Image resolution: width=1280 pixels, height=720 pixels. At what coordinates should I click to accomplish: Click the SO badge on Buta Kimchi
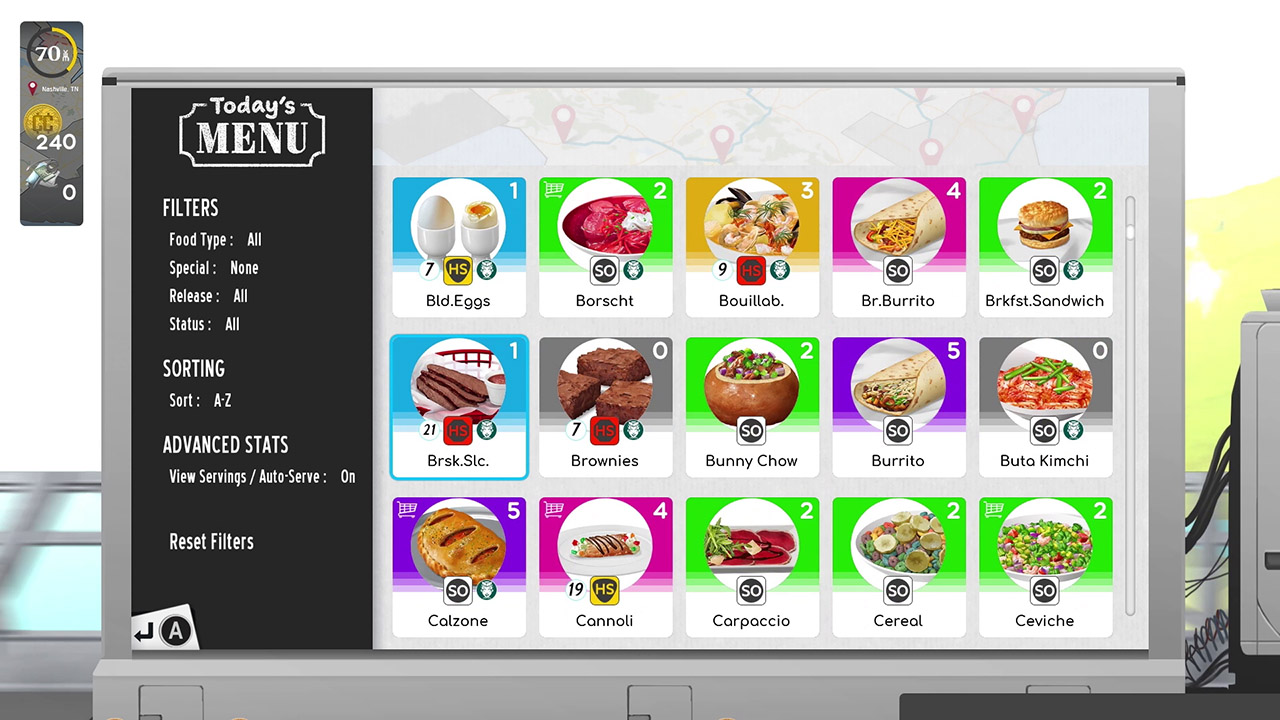1044,430
